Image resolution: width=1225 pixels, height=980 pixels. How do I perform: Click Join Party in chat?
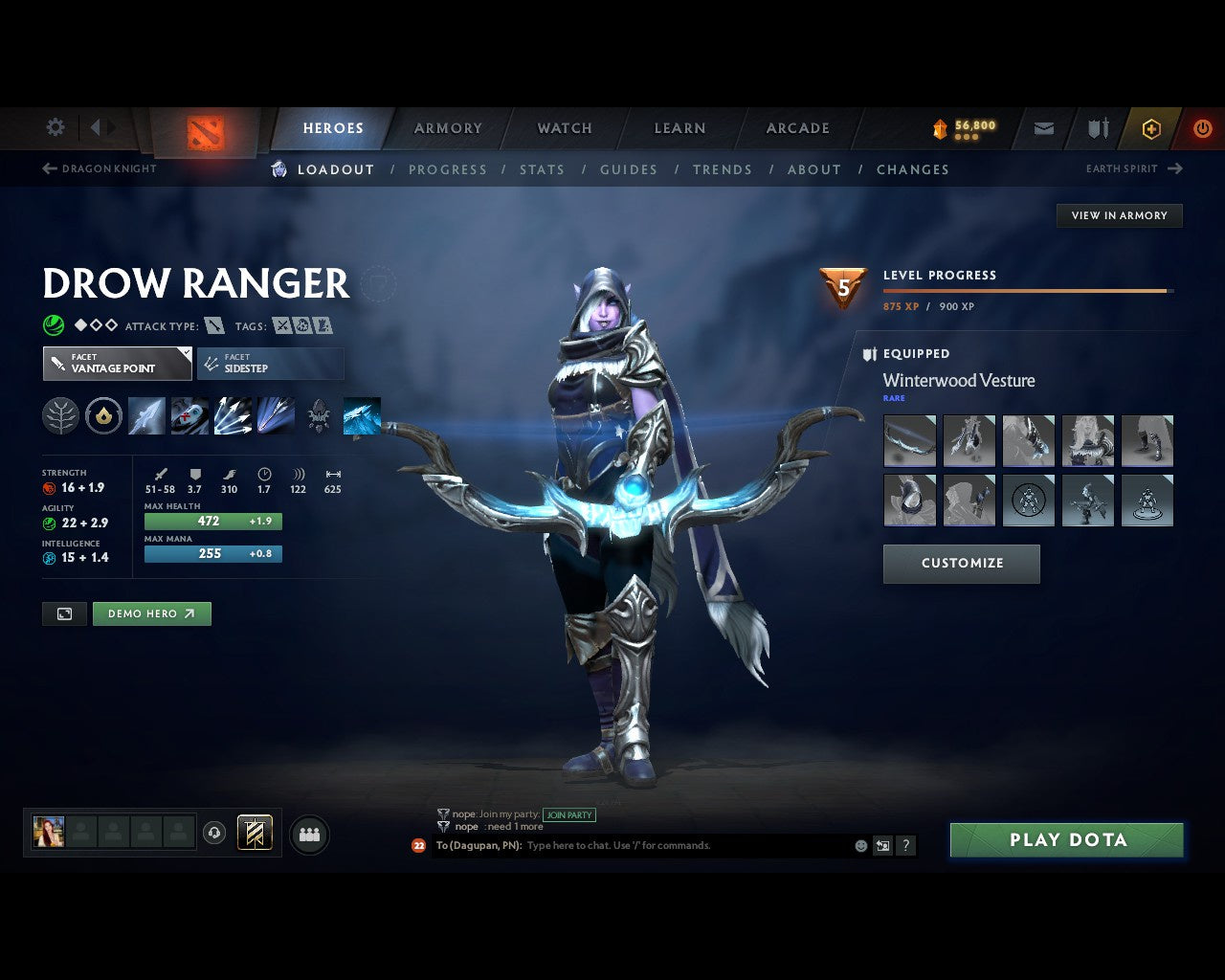click(x=569, y=814)
